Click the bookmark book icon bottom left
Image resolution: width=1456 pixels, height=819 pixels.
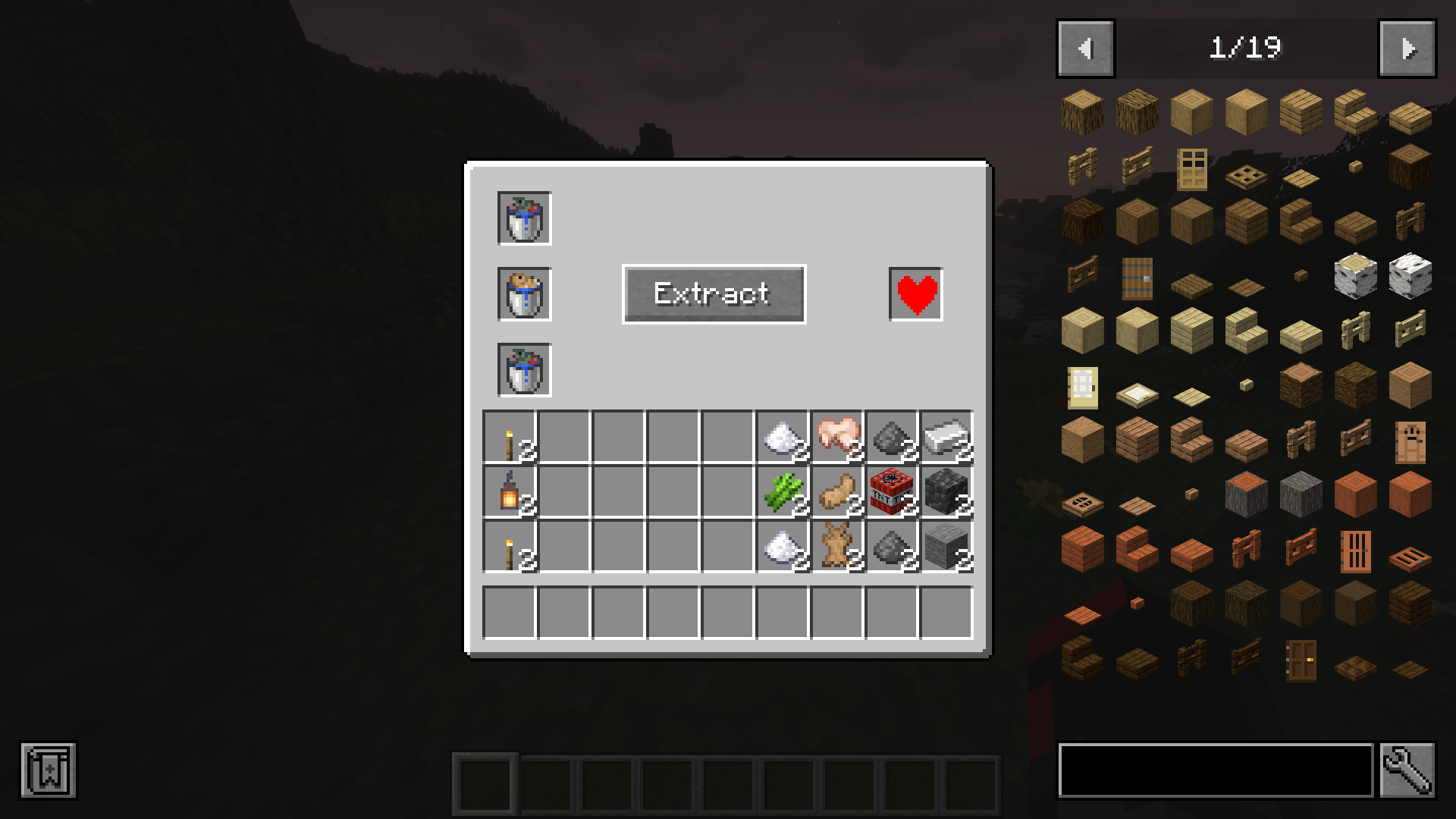click(49, 771)
